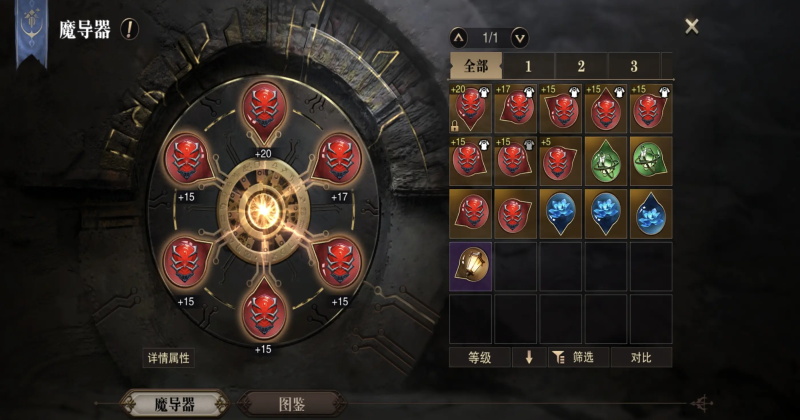Viewport: 800px width, 420px height.
Task: Switch to inventory tab 3
Action: (634, 66)
